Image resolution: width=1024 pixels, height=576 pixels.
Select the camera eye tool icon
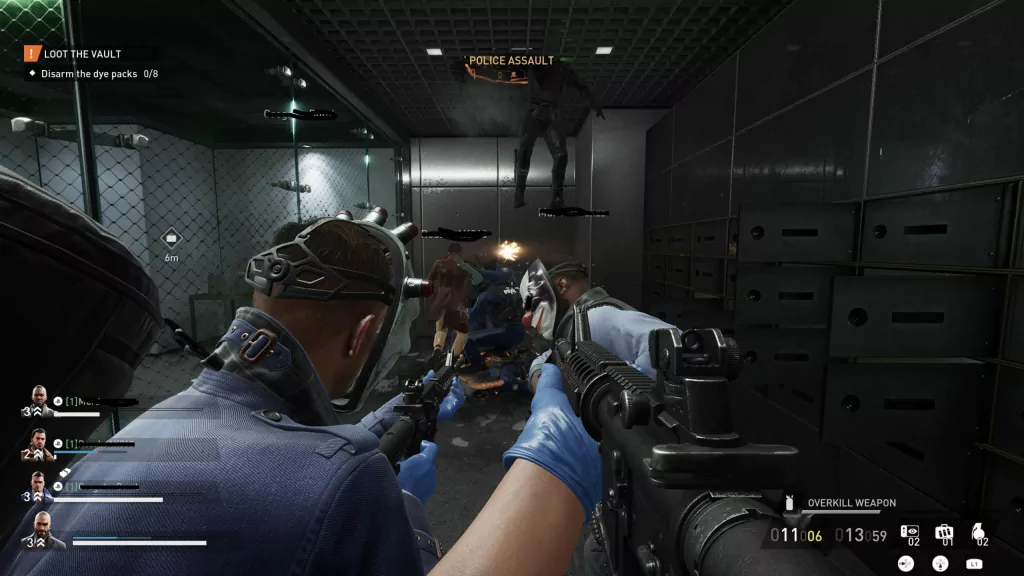pyautogui.click(x=910, y=532)
